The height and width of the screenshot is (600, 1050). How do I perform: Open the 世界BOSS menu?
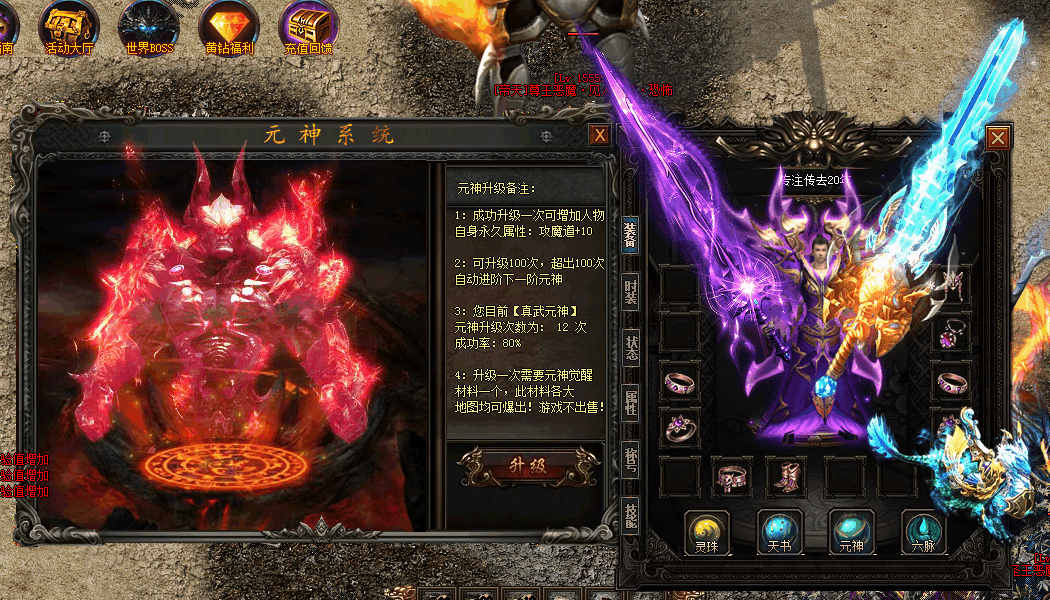tap(149, 25)
